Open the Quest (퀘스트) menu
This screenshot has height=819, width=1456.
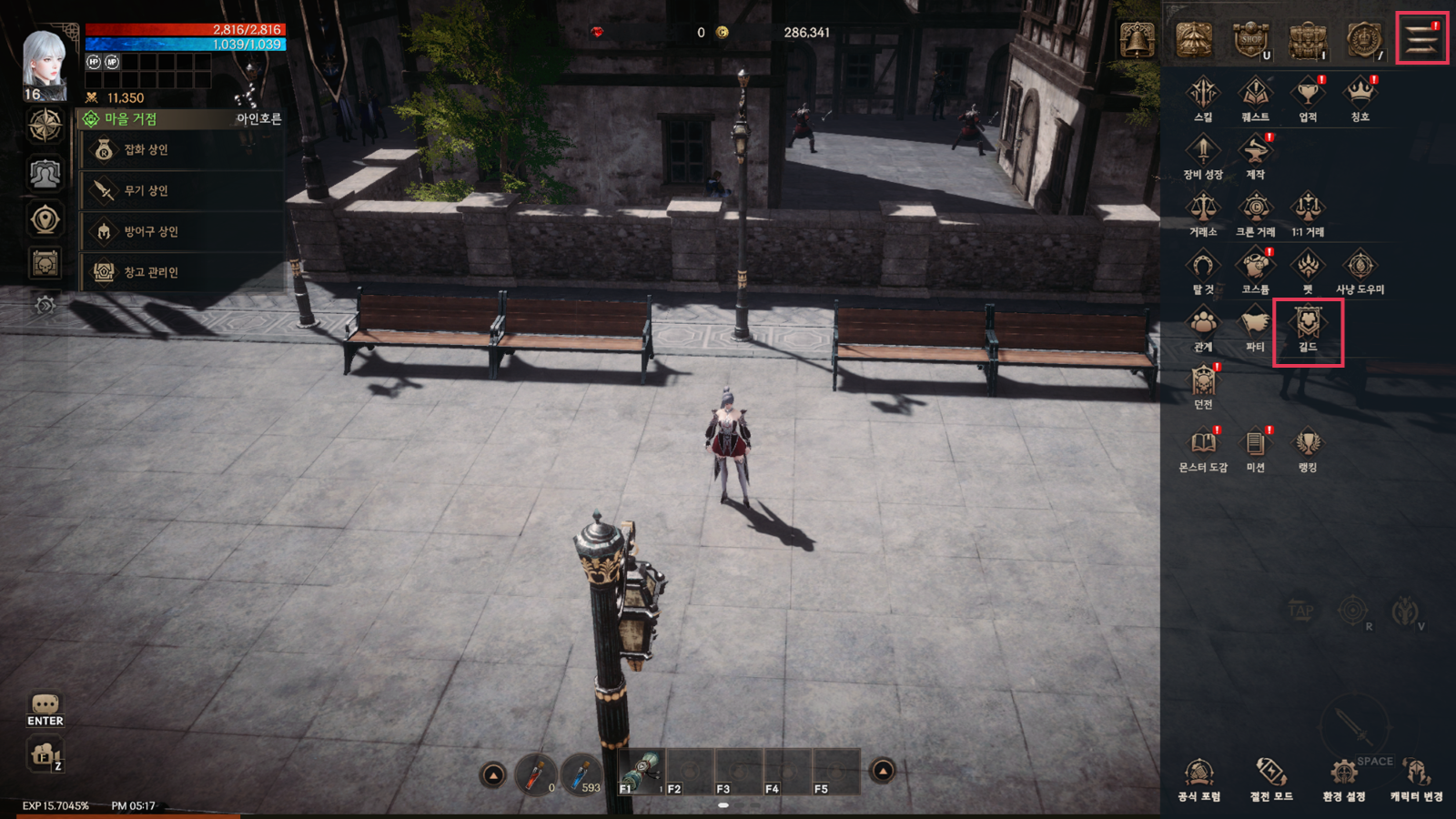click(1255, 98)
